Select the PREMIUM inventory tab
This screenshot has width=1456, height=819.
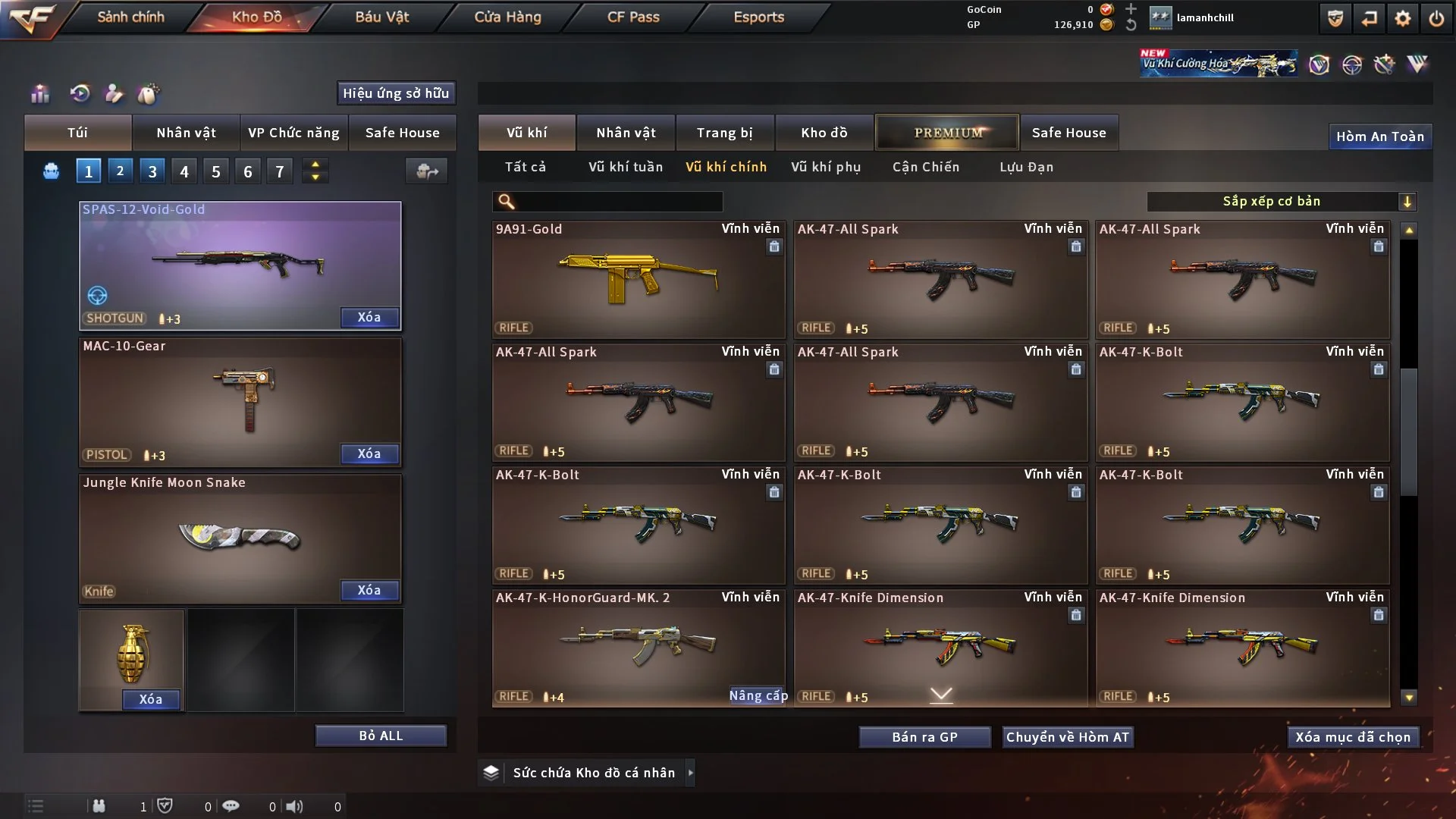pyautogui.click(x=947, y=133)
